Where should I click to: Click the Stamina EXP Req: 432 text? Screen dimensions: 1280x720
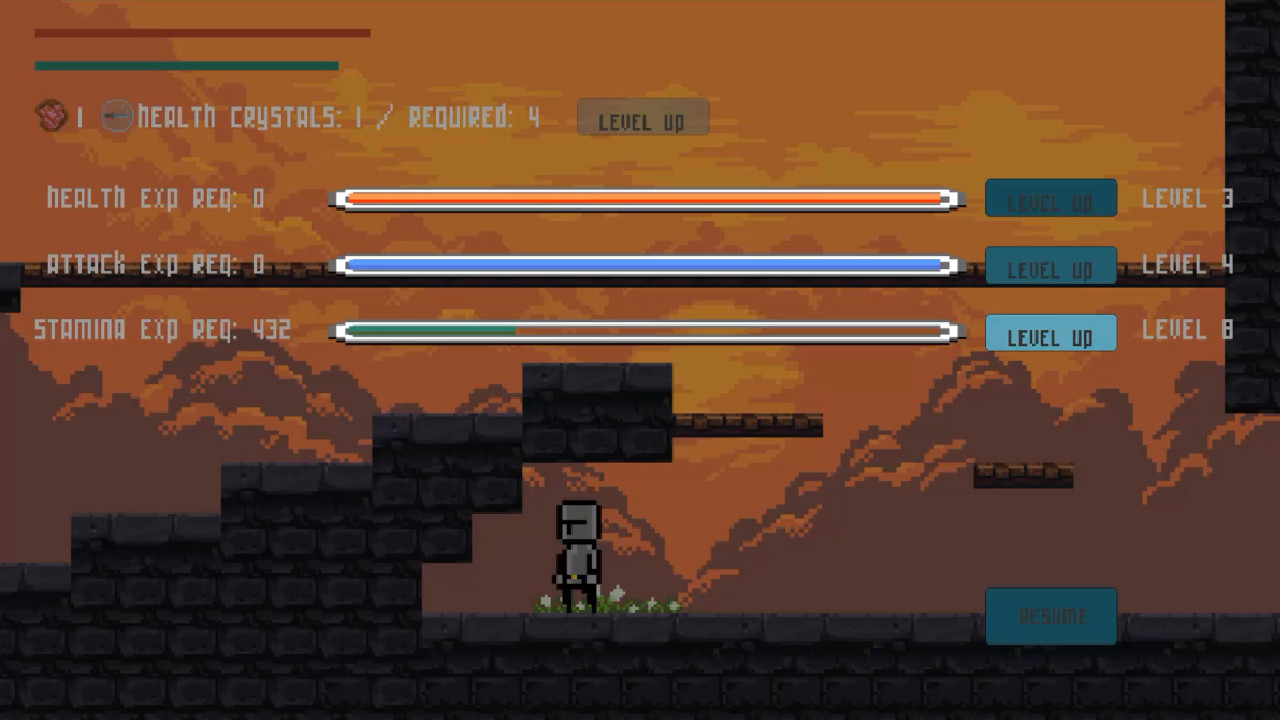pyautogui.click(x=162, y=330)
